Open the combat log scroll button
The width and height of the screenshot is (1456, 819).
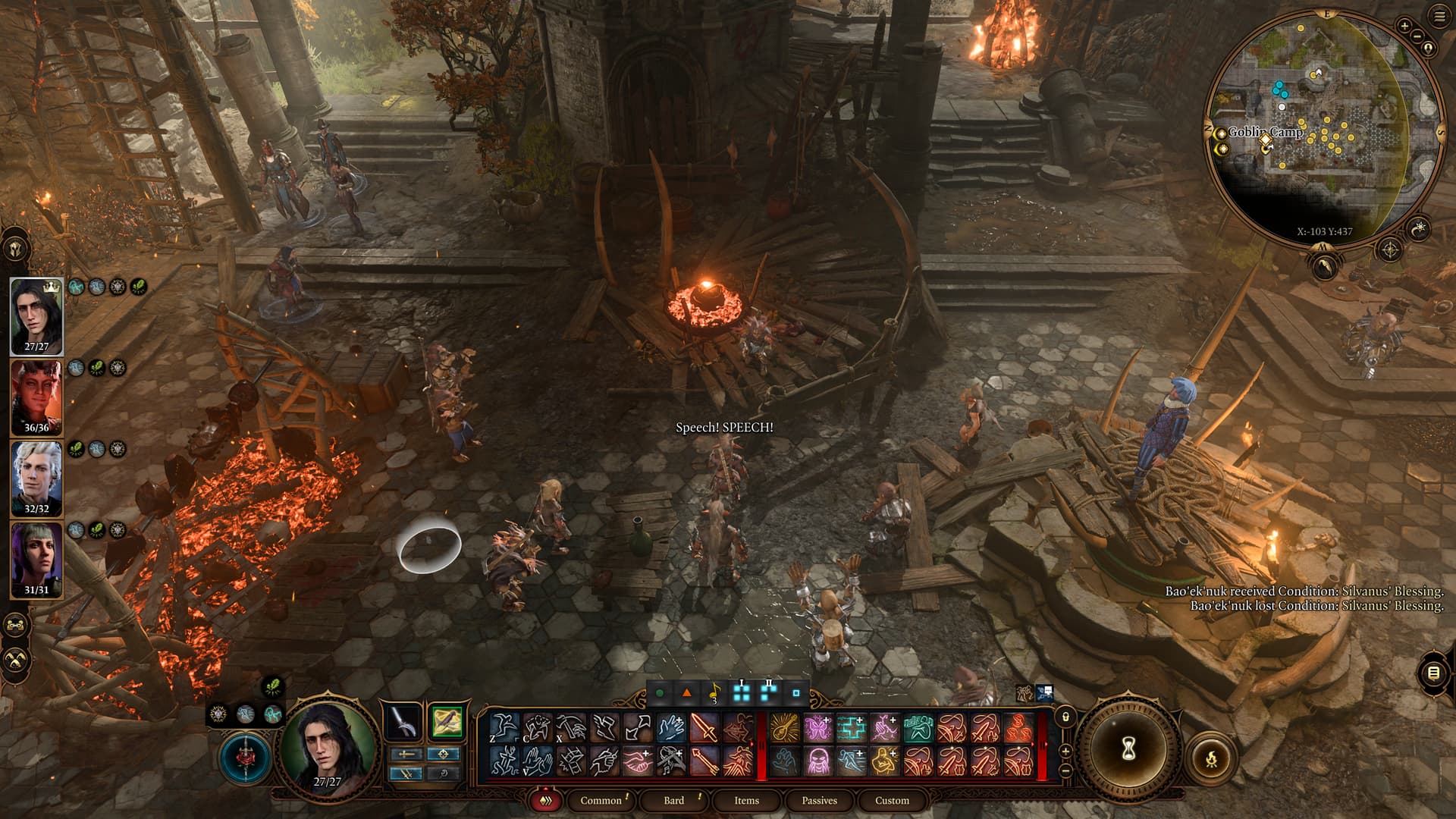pos(1433,673)
